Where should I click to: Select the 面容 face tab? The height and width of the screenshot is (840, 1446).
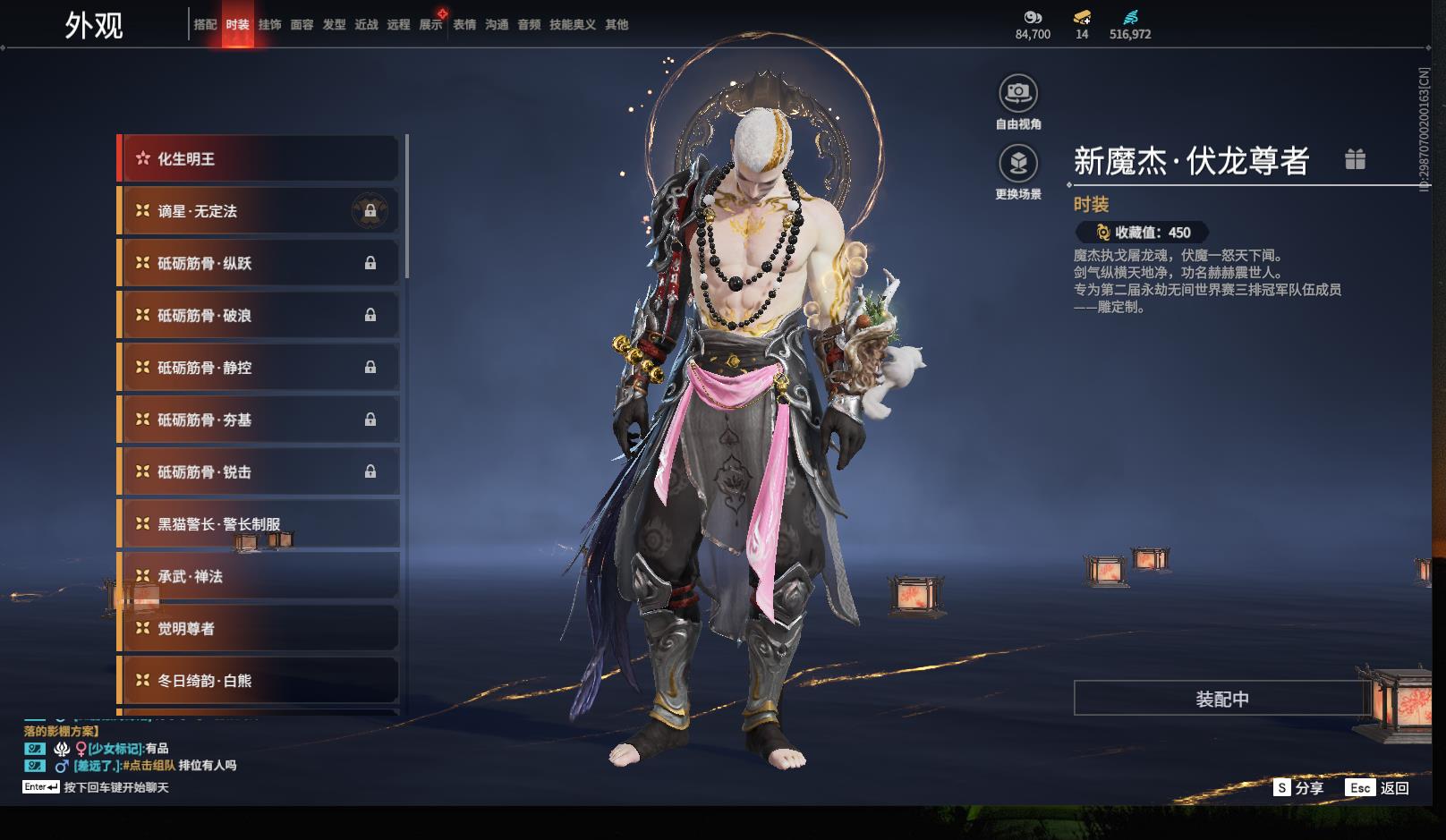pyautogui.click(x=302, y=25)
